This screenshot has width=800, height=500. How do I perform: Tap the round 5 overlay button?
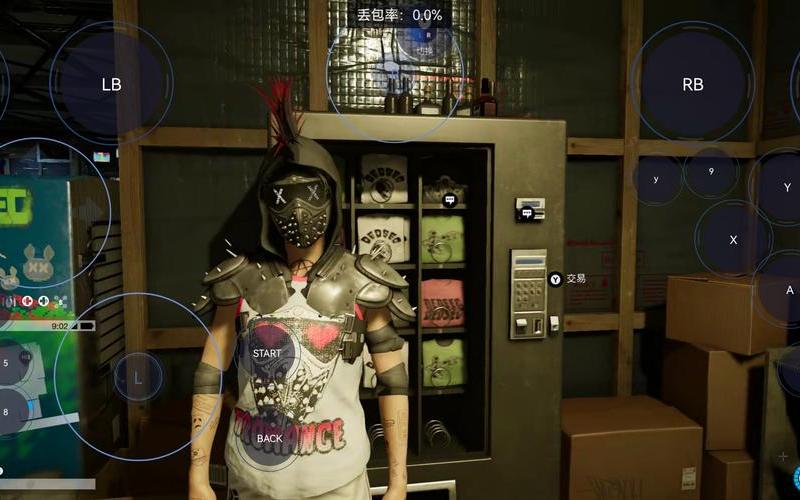8,363
